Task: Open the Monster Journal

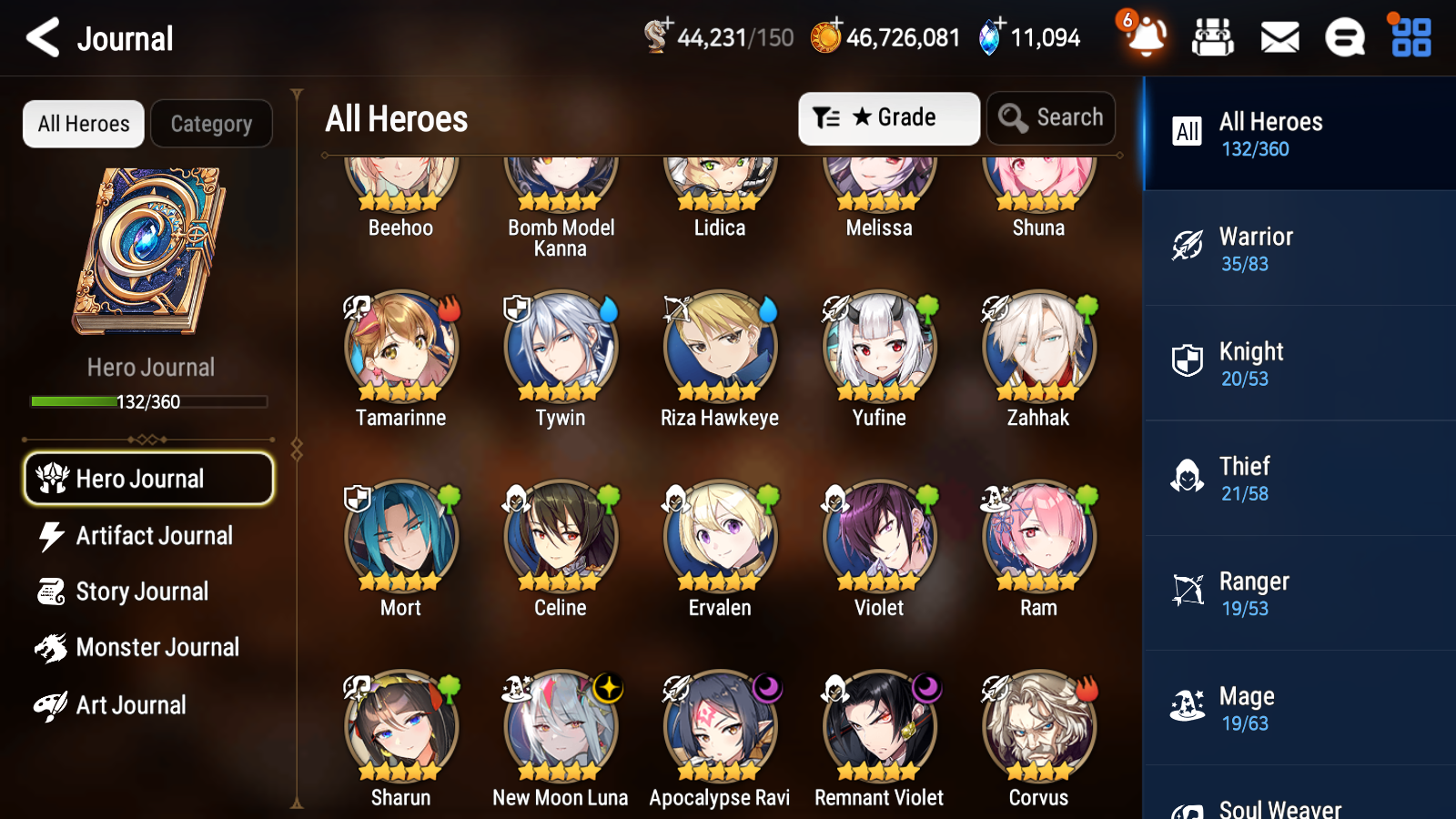Action: (x=158, y=647)
